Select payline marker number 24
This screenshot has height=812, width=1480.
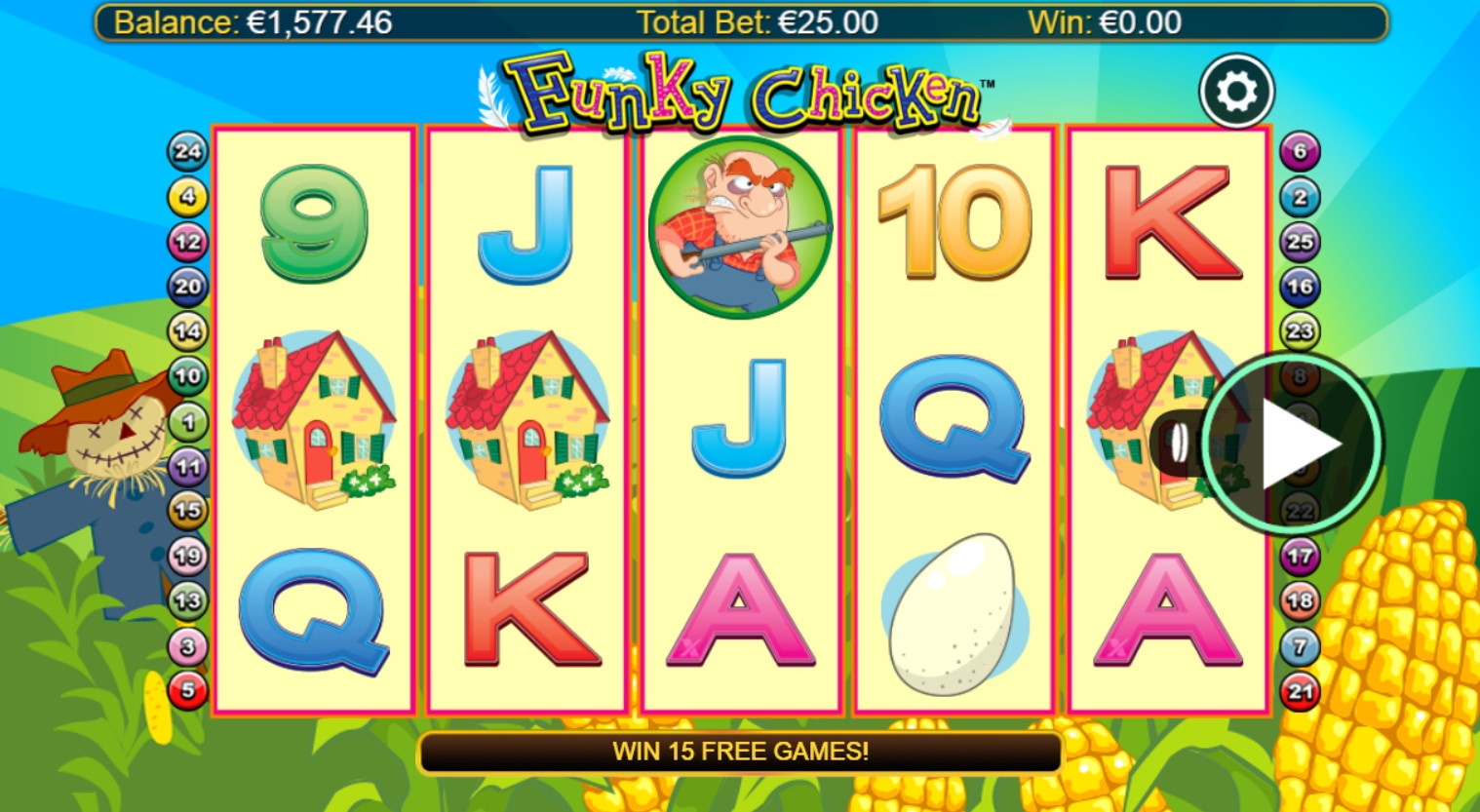click(187, 151)
